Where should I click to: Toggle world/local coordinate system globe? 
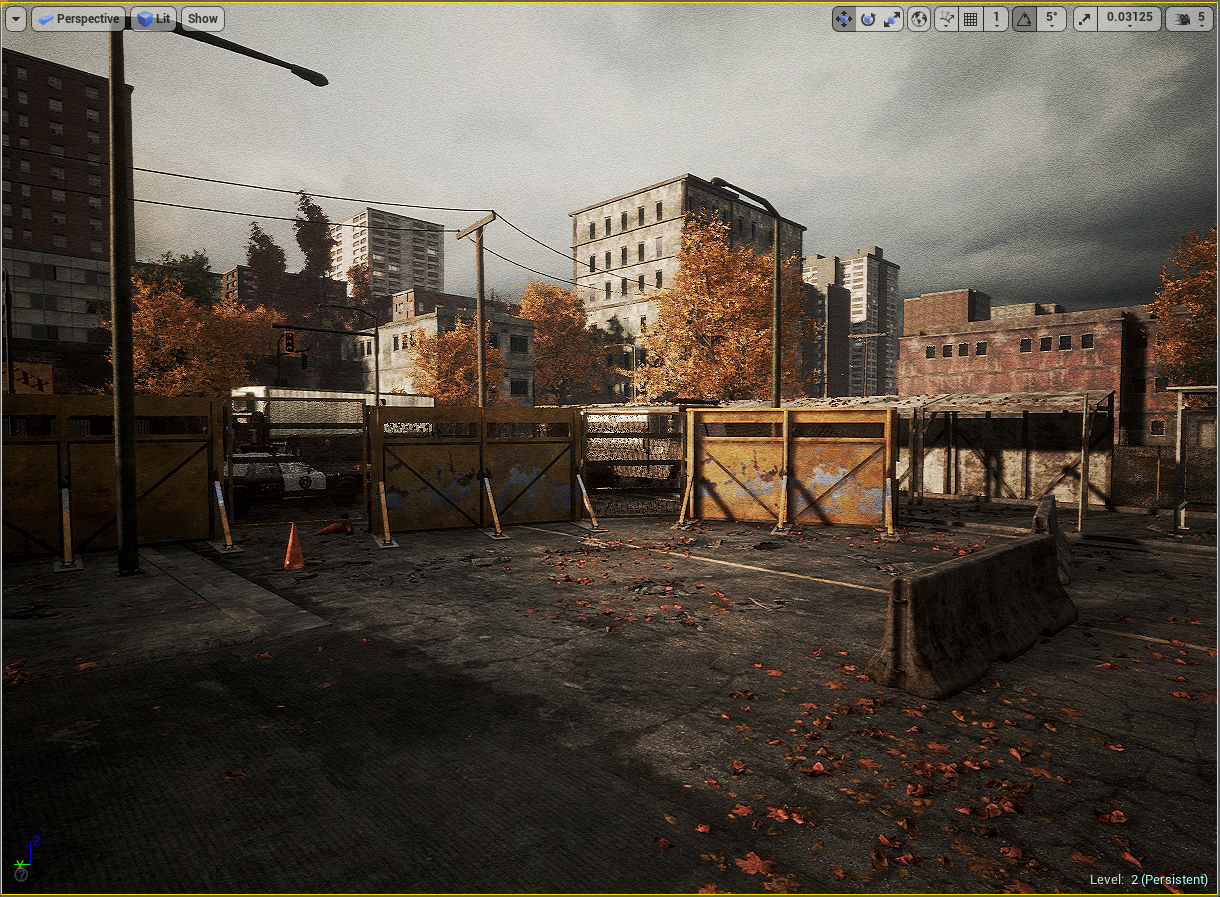pos(919,19)
